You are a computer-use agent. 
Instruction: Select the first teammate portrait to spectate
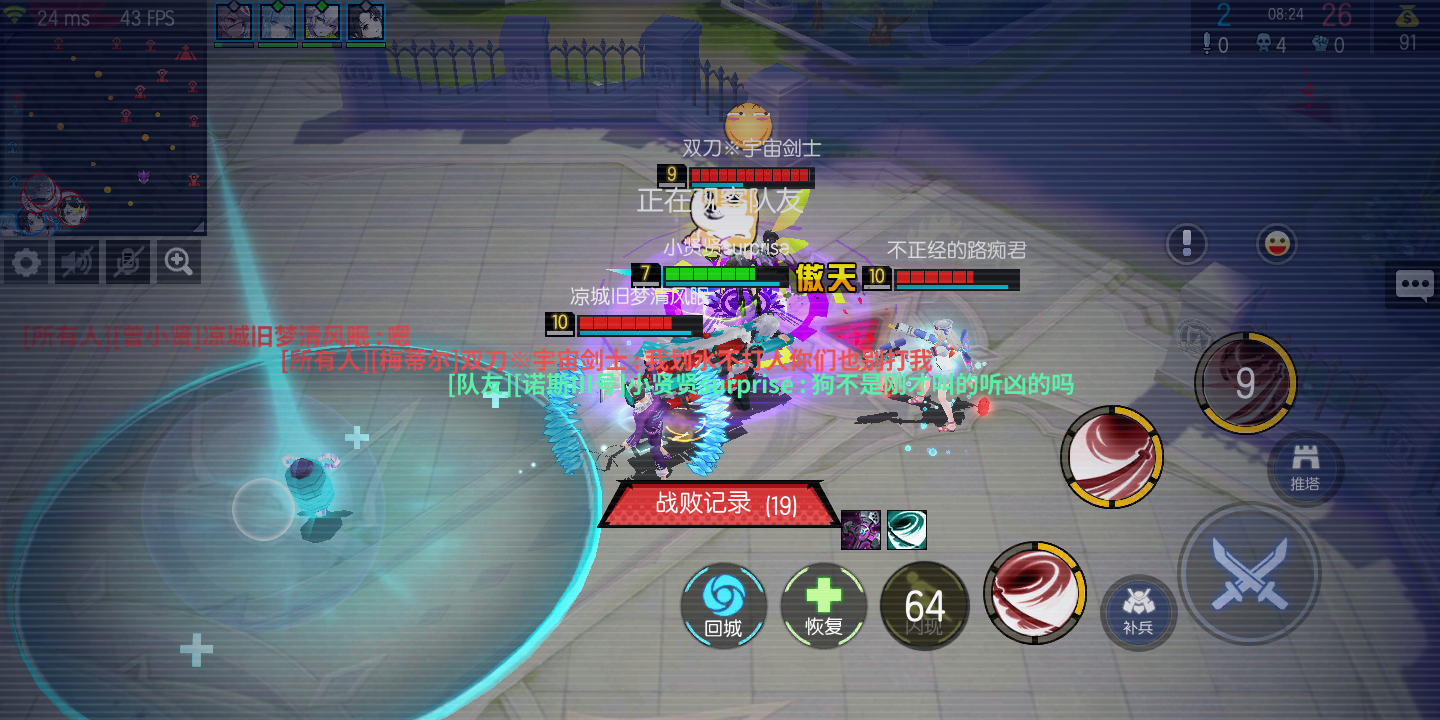pos(235,21)
